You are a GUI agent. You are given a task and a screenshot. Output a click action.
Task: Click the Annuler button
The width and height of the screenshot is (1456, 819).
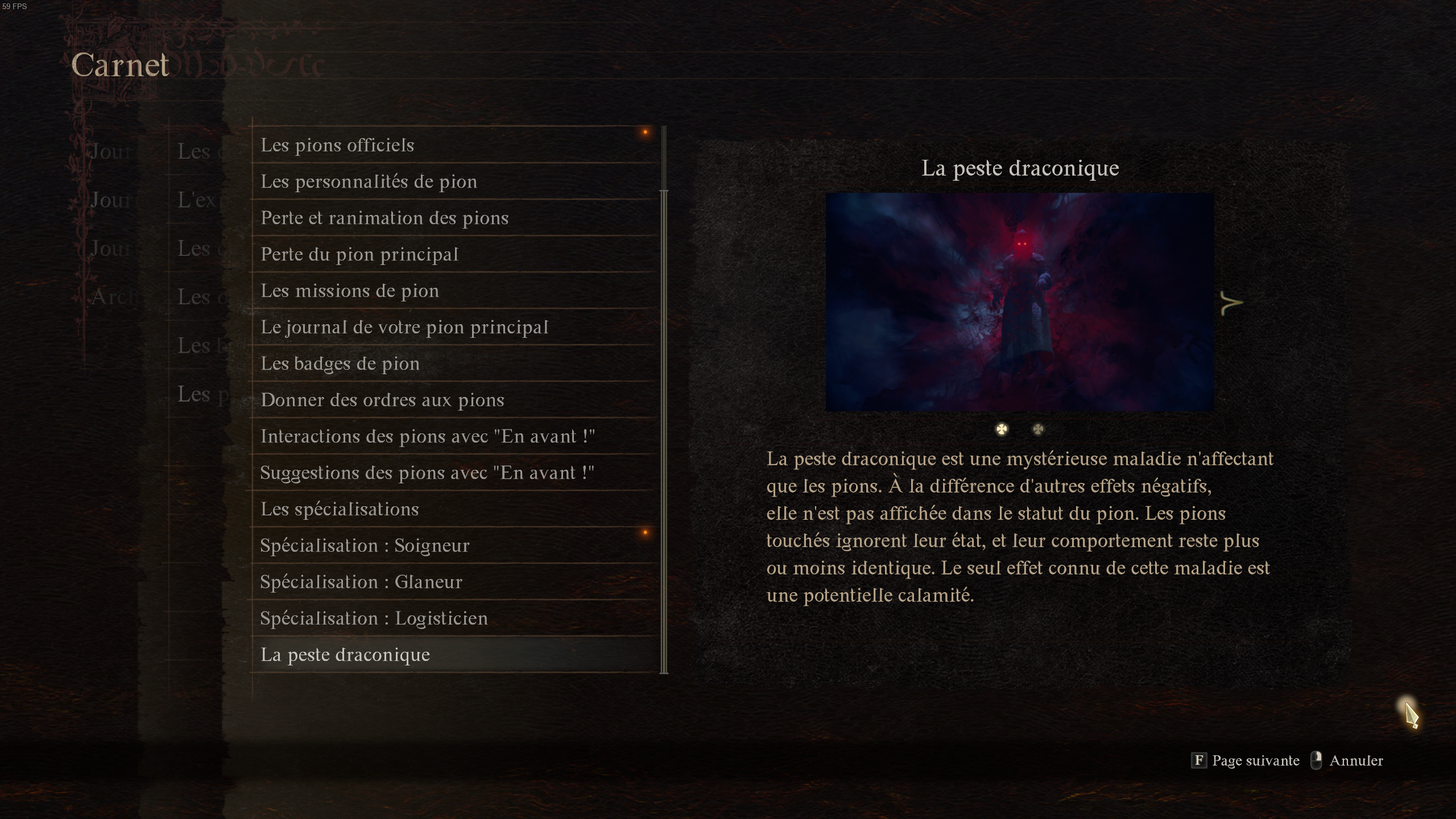(1357, 760)
